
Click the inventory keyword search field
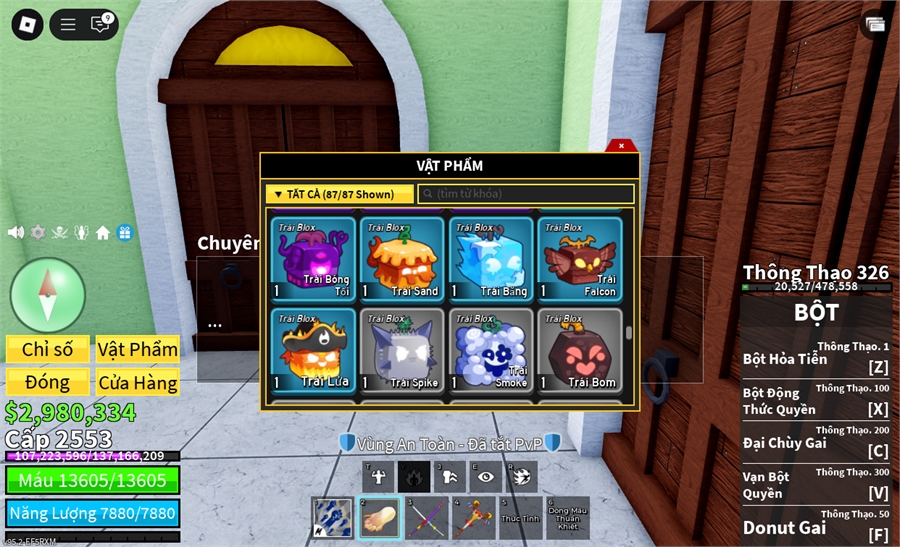point(526,194)
